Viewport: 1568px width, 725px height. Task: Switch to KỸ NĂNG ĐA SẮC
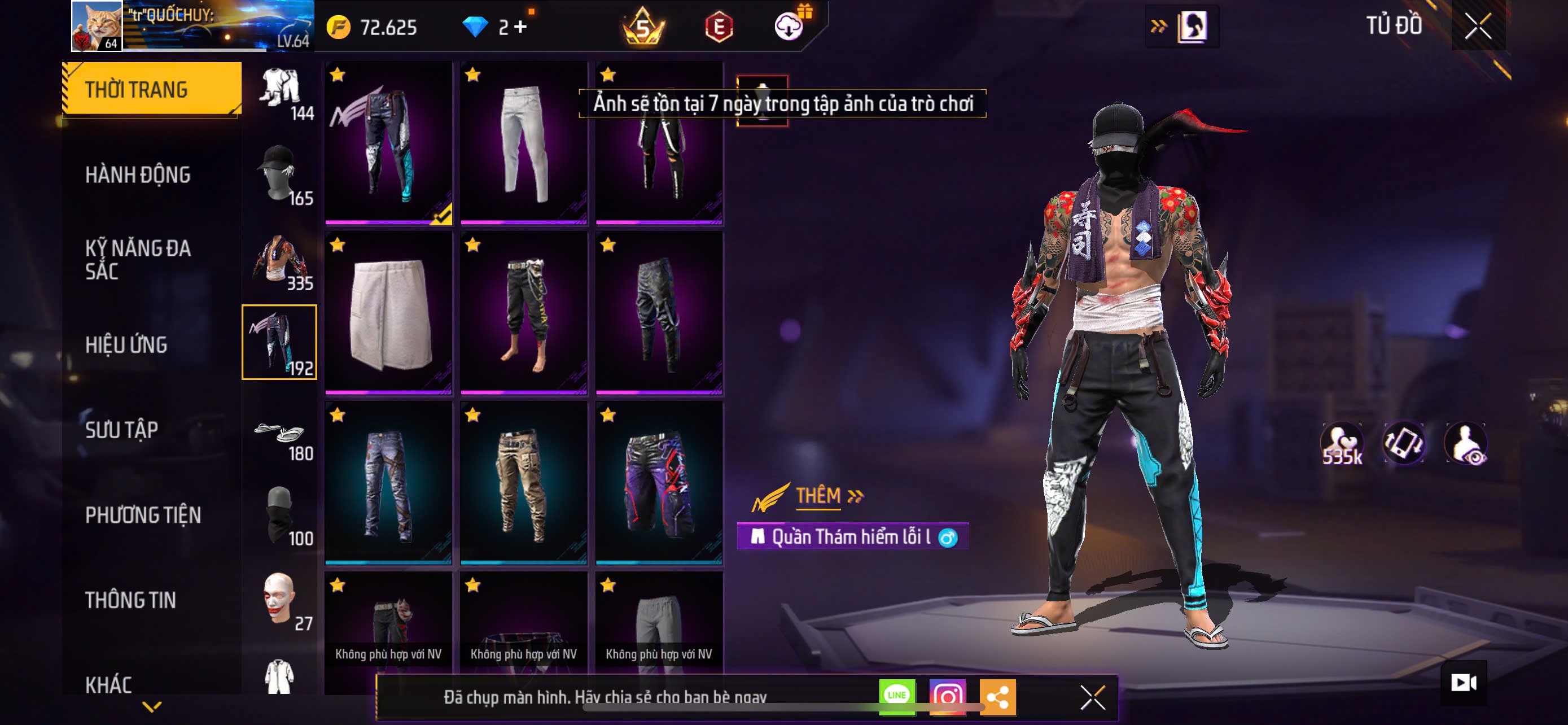point(138,259)
